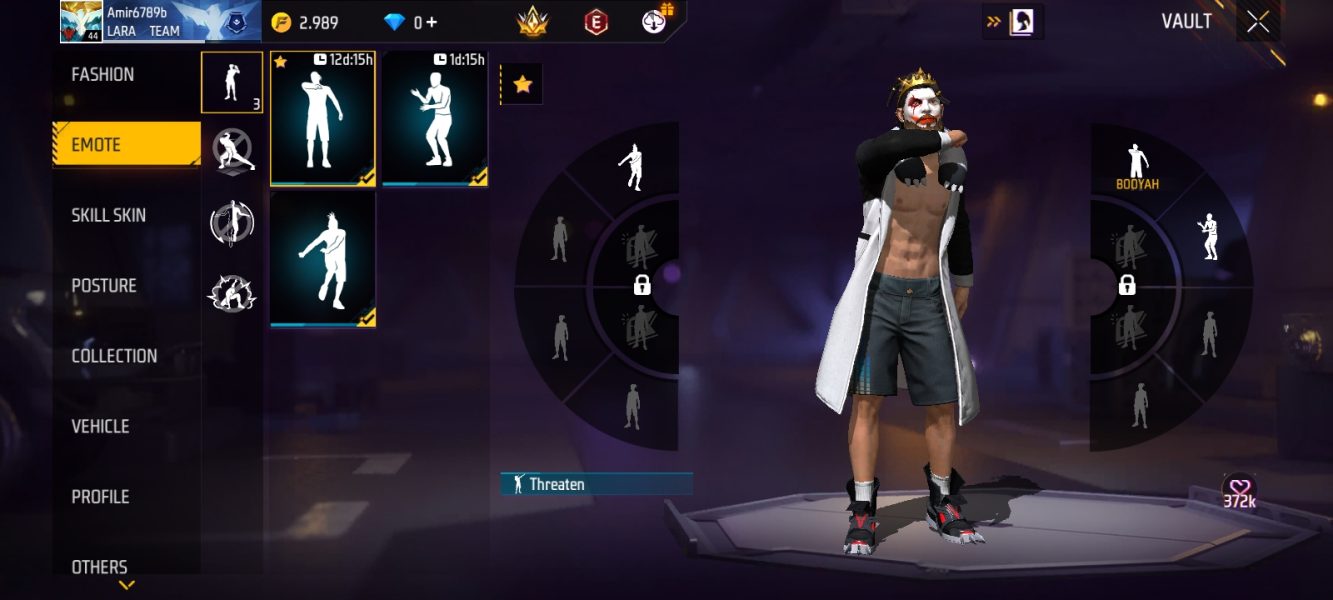Select the Vehicle category
This screenshot has height=600, width=1333.
pos(100,426)
